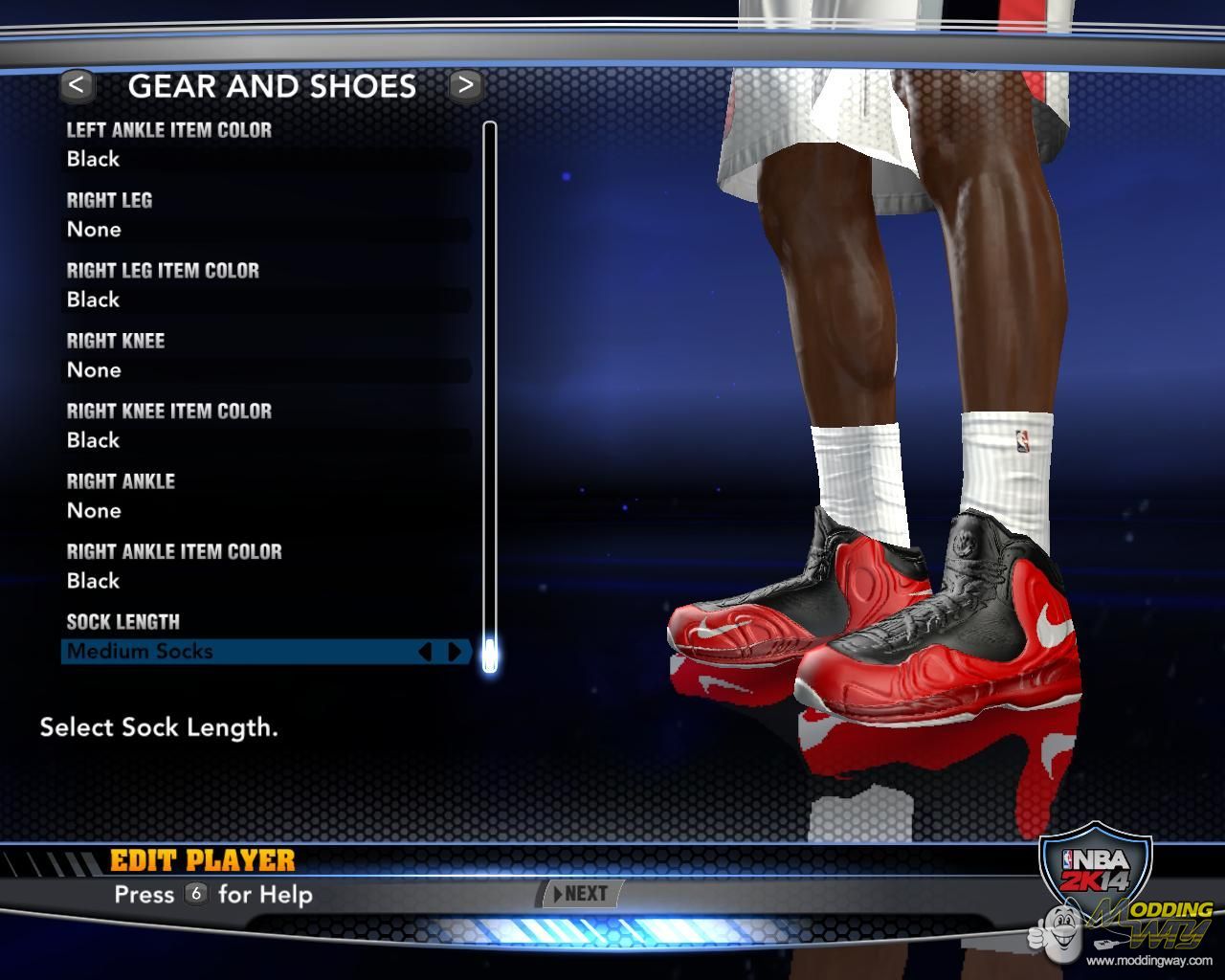The width and height of the screenshot is (1225, 980).
Task: Go to next category with right arrow
Action: 465,86
